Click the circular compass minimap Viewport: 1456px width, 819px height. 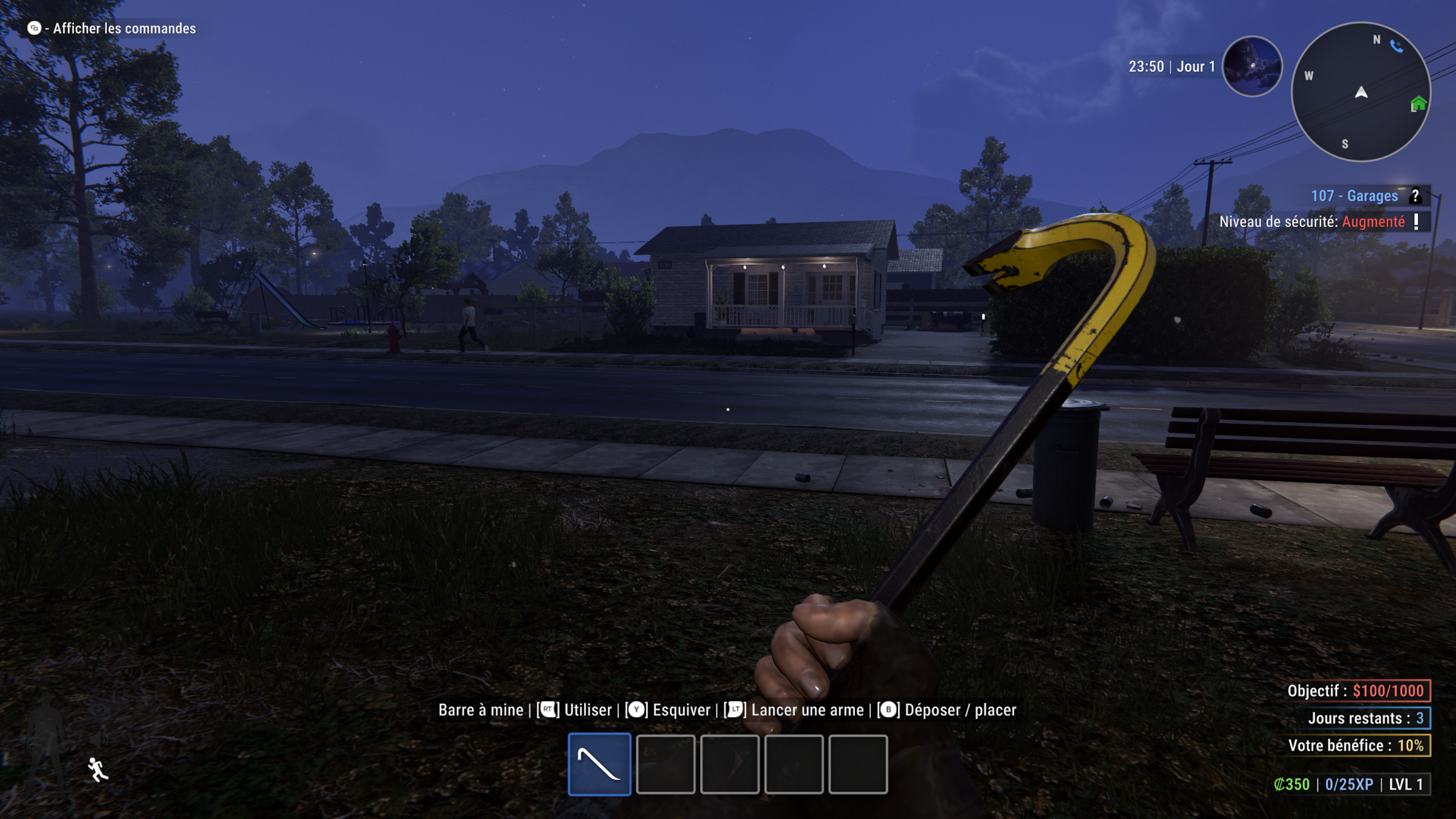tap(1360, 92)
